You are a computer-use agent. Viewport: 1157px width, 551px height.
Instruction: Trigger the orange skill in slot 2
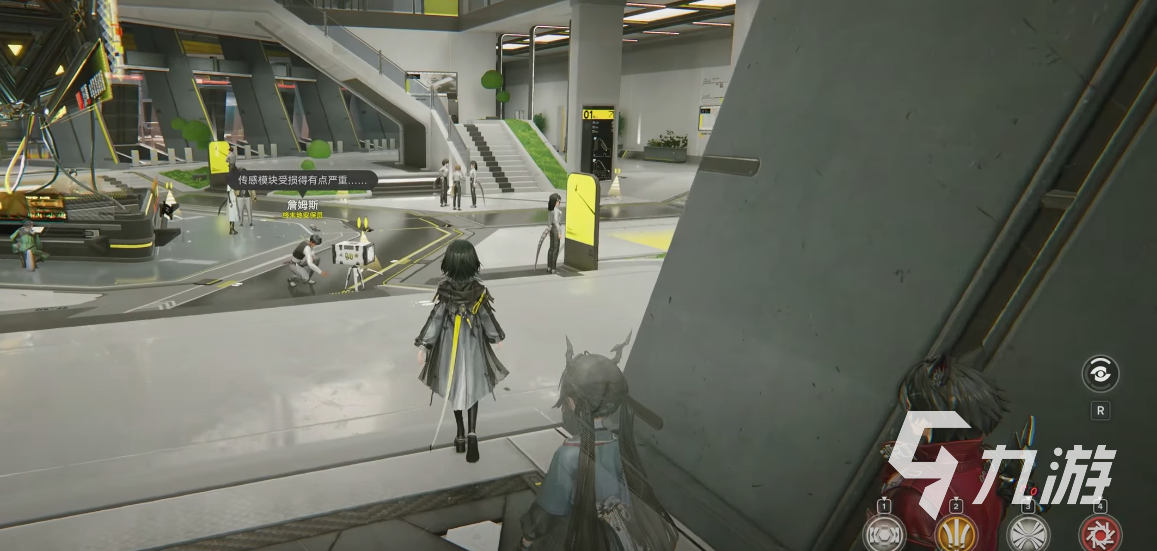click(x=955, y=533)
